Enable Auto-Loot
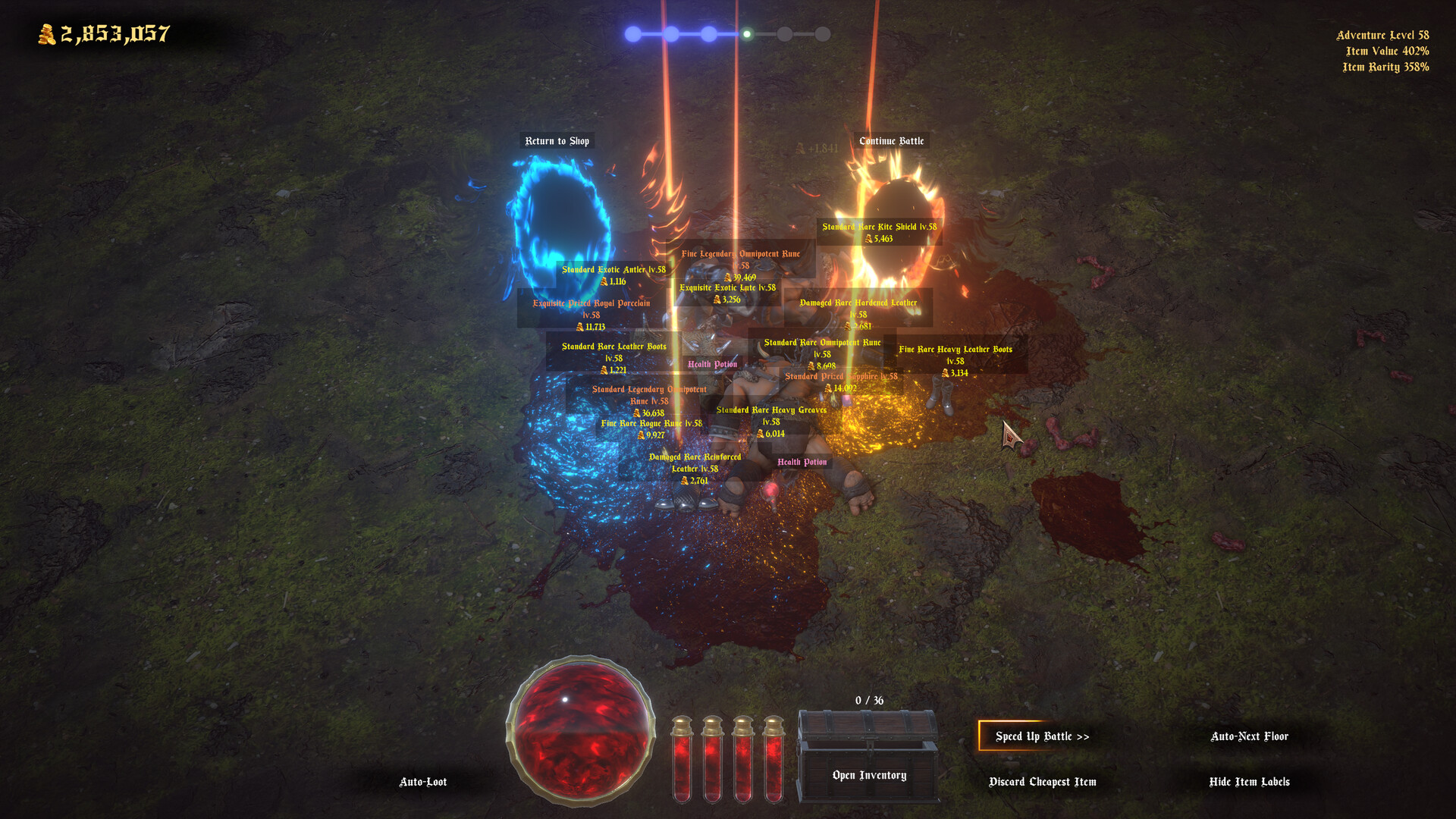Screen dimensions: 1456x819 click(x=423, y=781)
